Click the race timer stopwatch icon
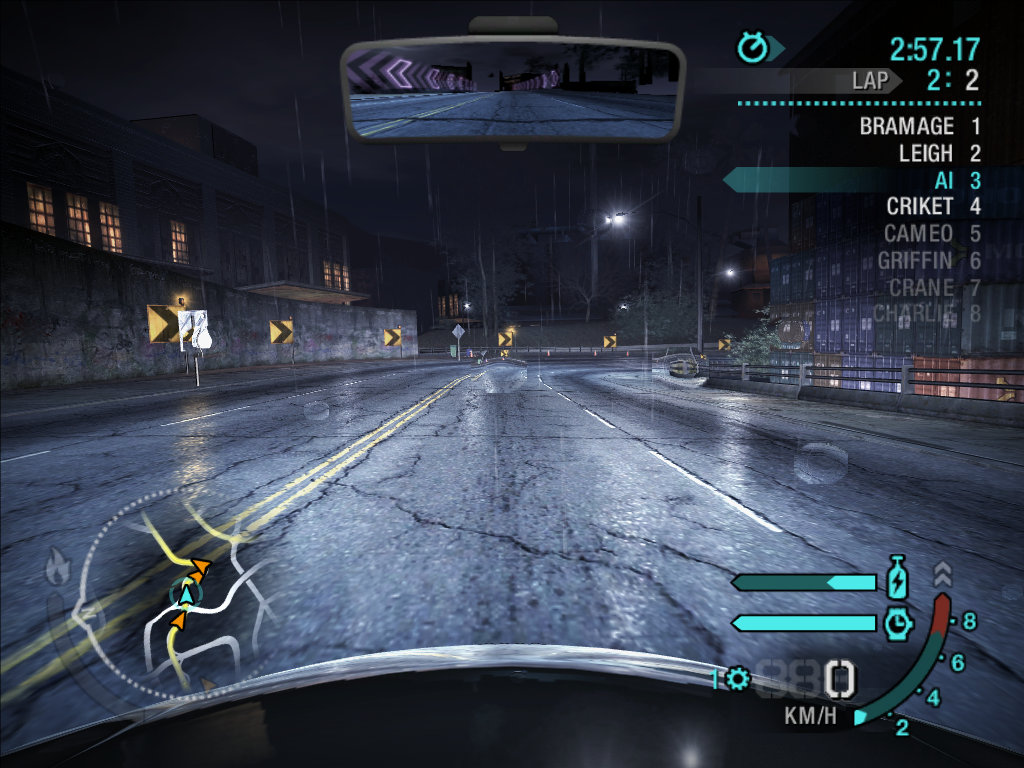1024x768 pixels. 752,46
